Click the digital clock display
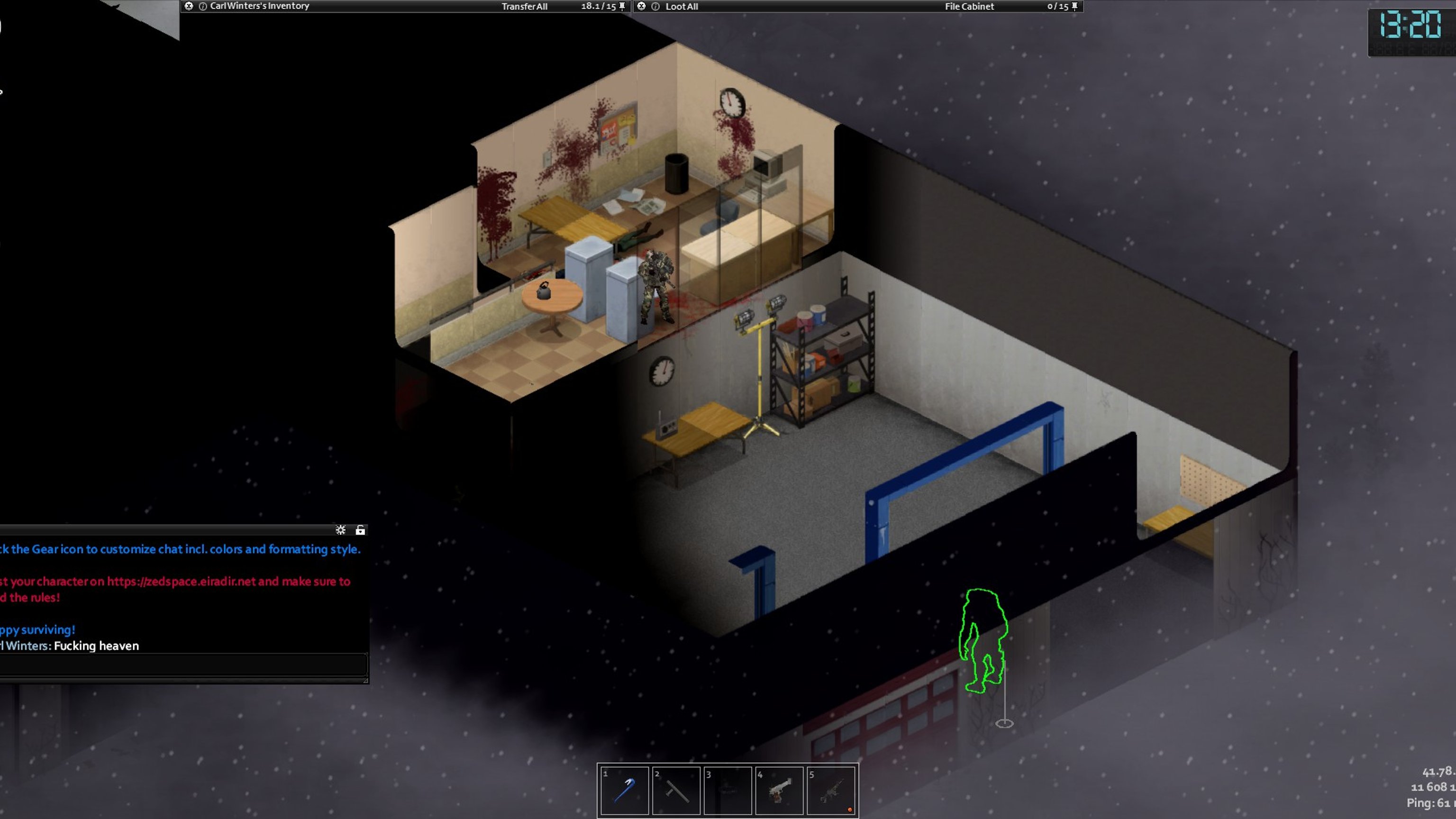This screenshot has width=1456, height=819. (1410, 26)
